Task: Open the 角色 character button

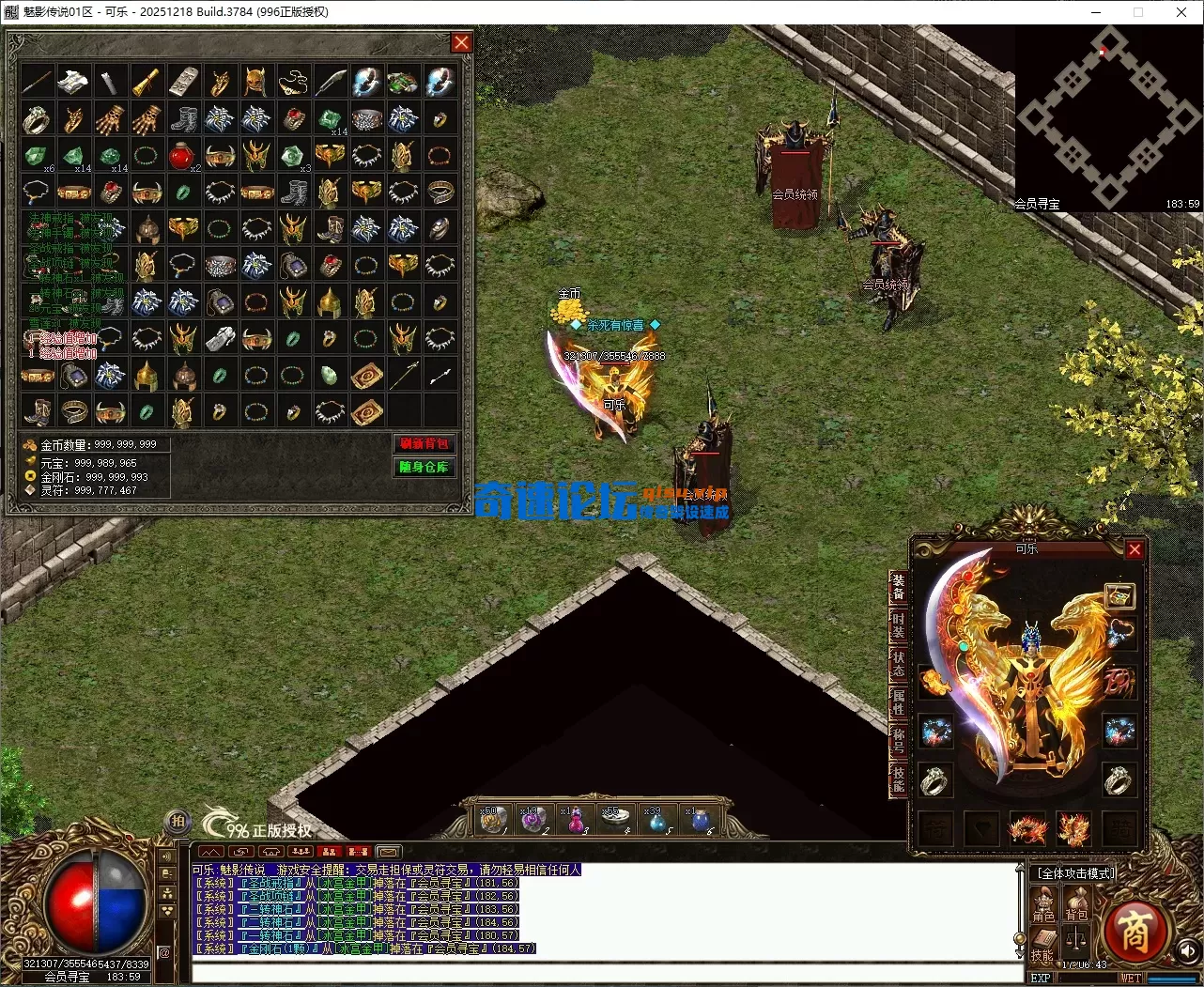Action: click(x=1044, y=905)
